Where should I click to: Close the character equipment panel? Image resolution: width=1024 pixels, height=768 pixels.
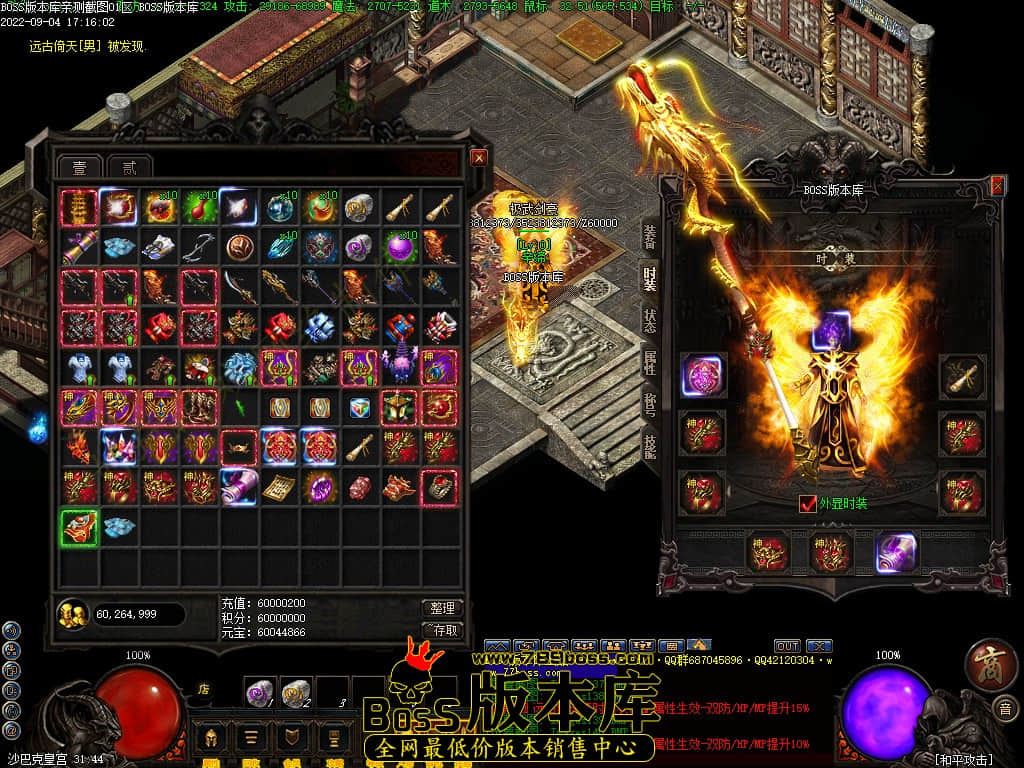point(997,186)
